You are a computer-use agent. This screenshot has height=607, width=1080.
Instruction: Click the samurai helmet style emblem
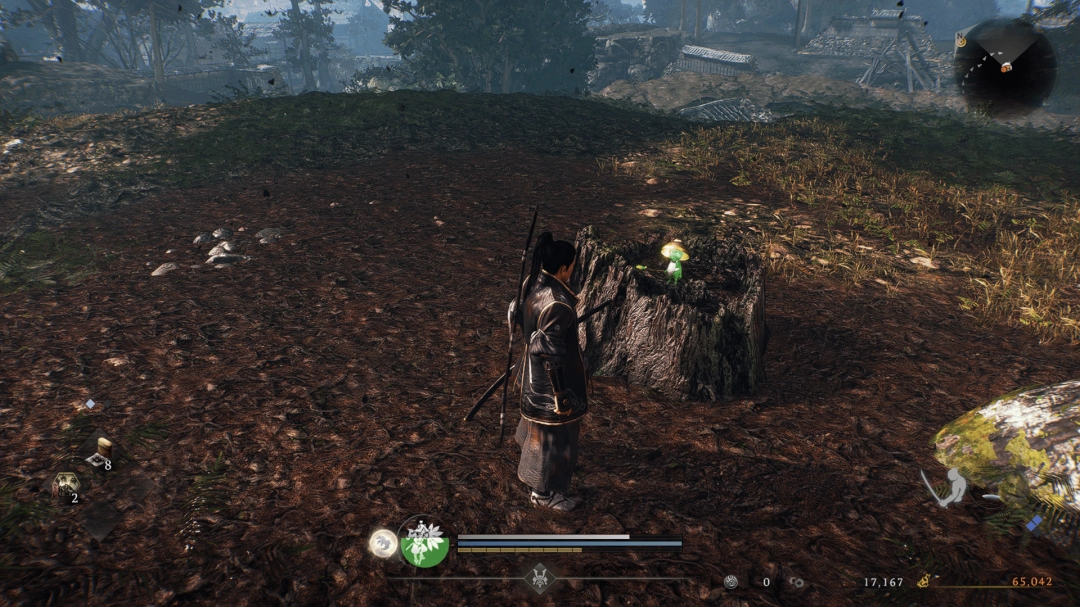coord(540,578)
